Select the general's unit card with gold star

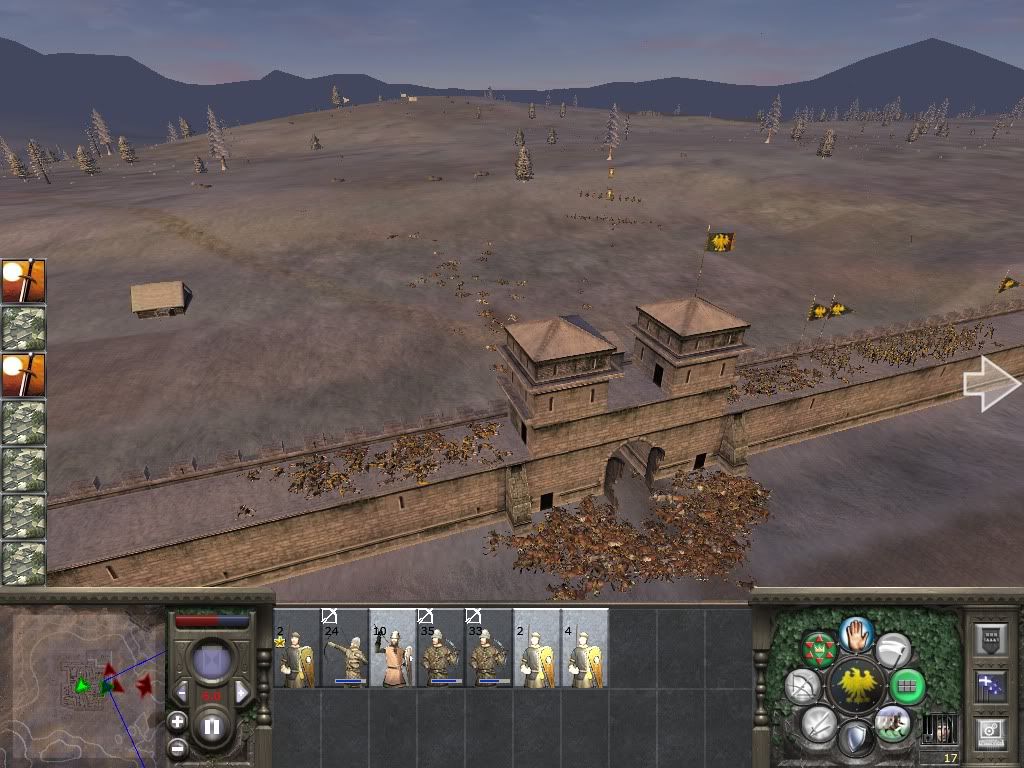tap(296, 649)
